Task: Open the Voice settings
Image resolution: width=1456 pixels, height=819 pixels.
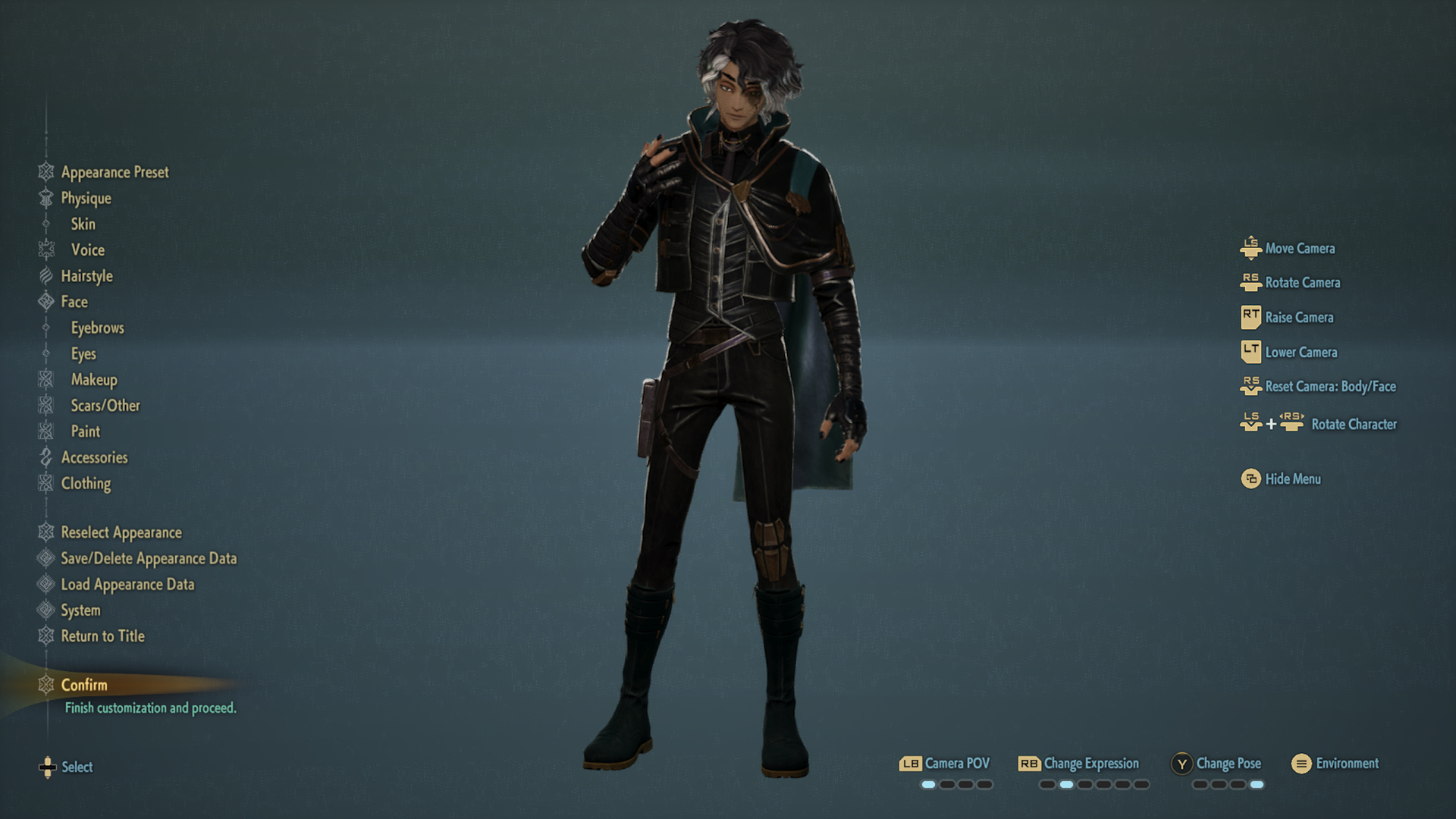Action: click(x=88, y=250)
